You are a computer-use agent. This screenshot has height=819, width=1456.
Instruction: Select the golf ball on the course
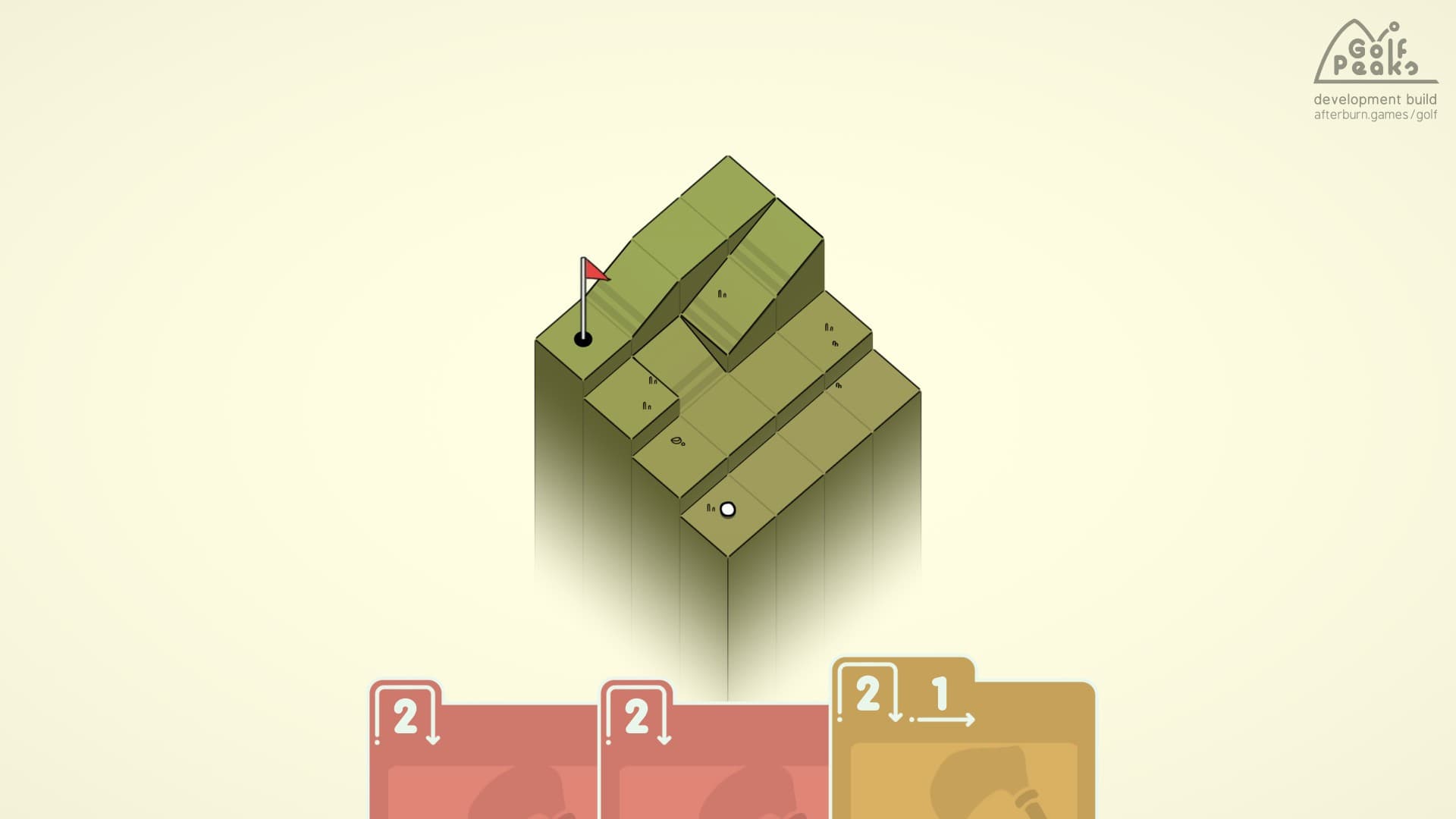[728, 509]
